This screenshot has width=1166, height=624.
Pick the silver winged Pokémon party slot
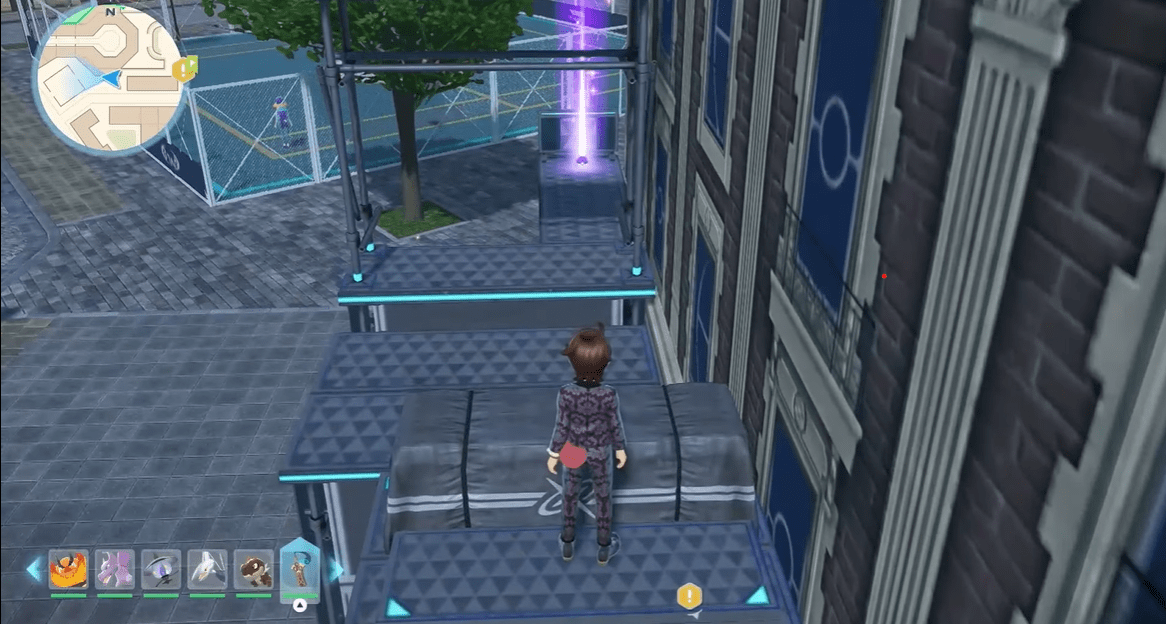[x=208, y=570]
